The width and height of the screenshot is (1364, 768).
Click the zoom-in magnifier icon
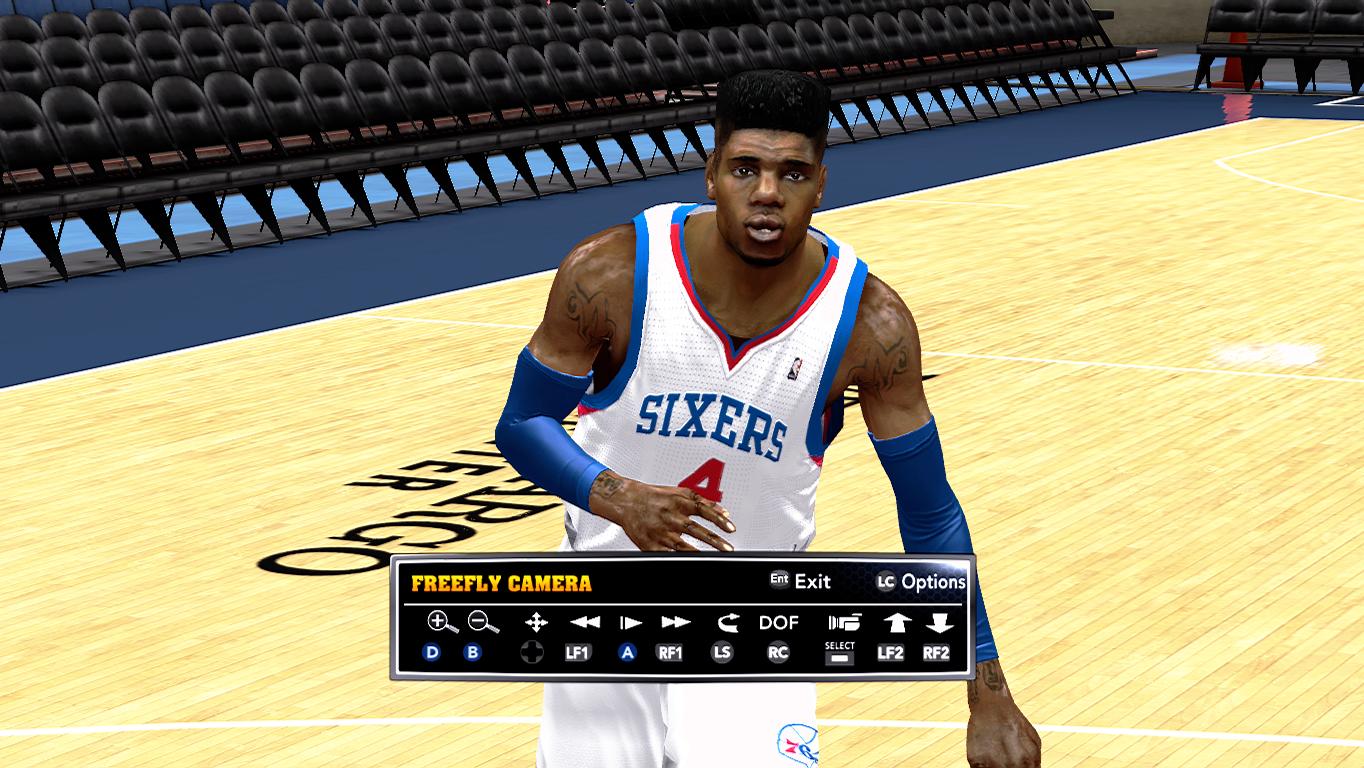click(441, 622)
